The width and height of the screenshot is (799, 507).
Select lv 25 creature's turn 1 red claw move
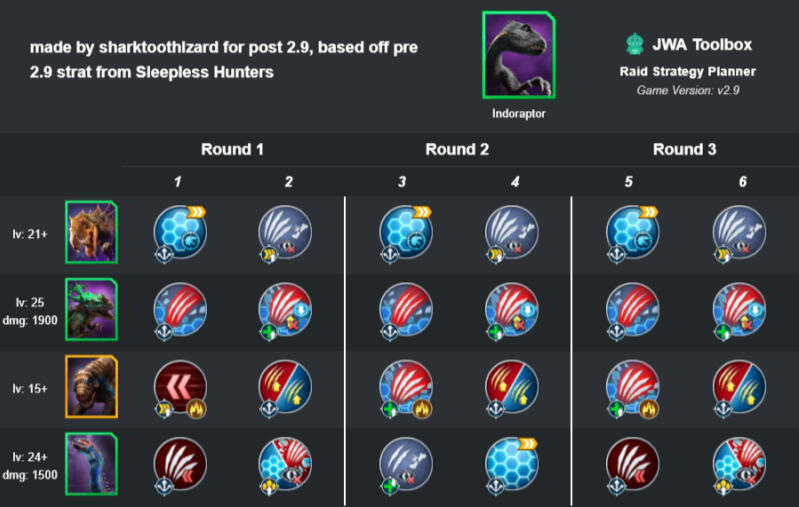click(x=180, y=309)
